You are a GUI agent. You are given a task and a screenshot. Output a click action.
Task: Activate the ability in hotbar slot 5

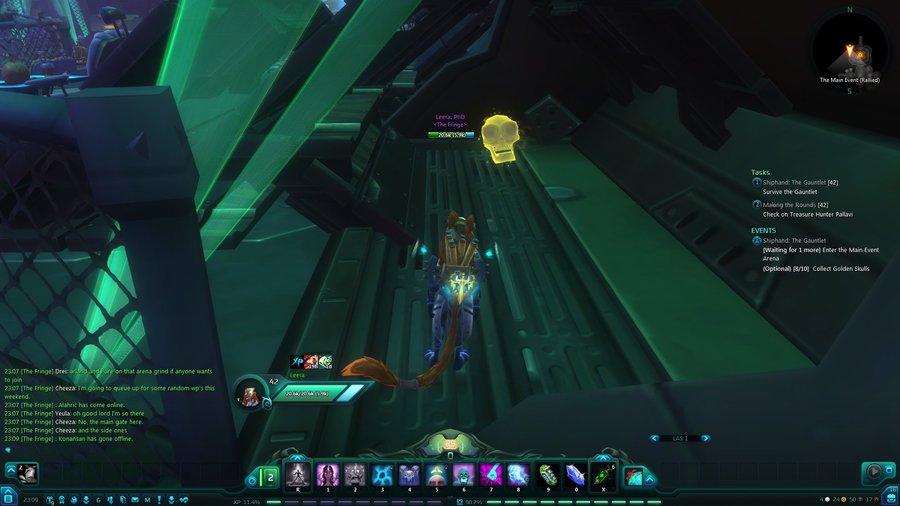[436, 474]
